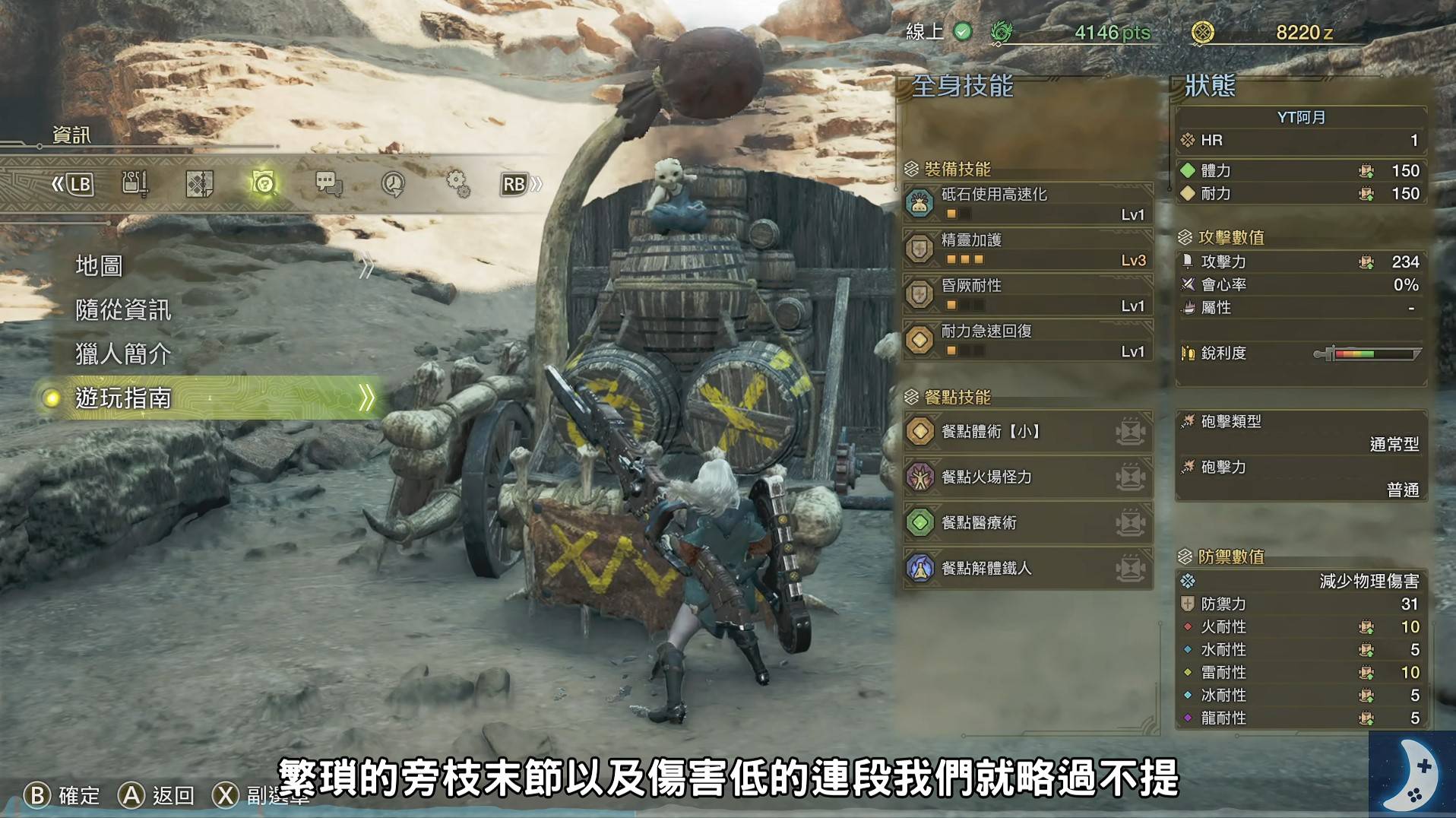Image resolution: width=1456 pixels, height=818 pixels.
Task: Click the crescent moon channel logo
Action: 1412,774
